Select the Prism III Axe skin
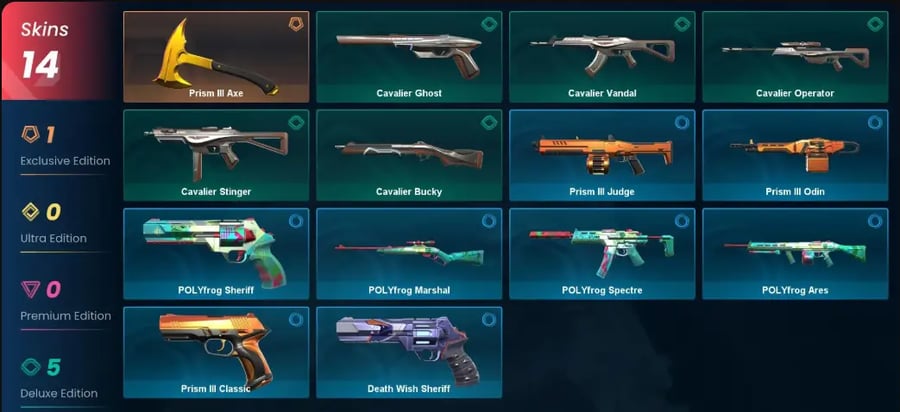Viewport: 900px width, 412px height. (216, 57)
